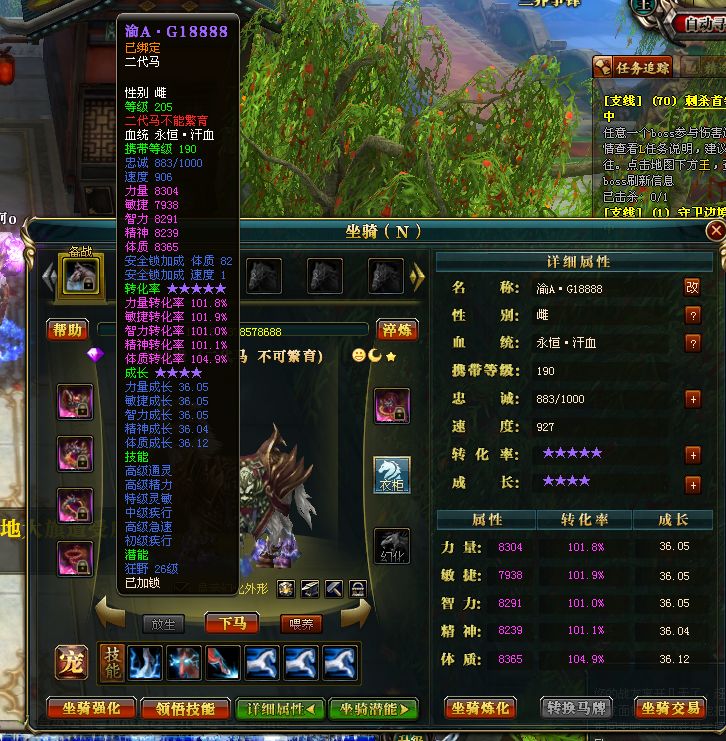Image resolution: width=726 pixels, height=741 pixels.
Task: Open the 坐骑炼化 mount refining
Action: [480, 708]
